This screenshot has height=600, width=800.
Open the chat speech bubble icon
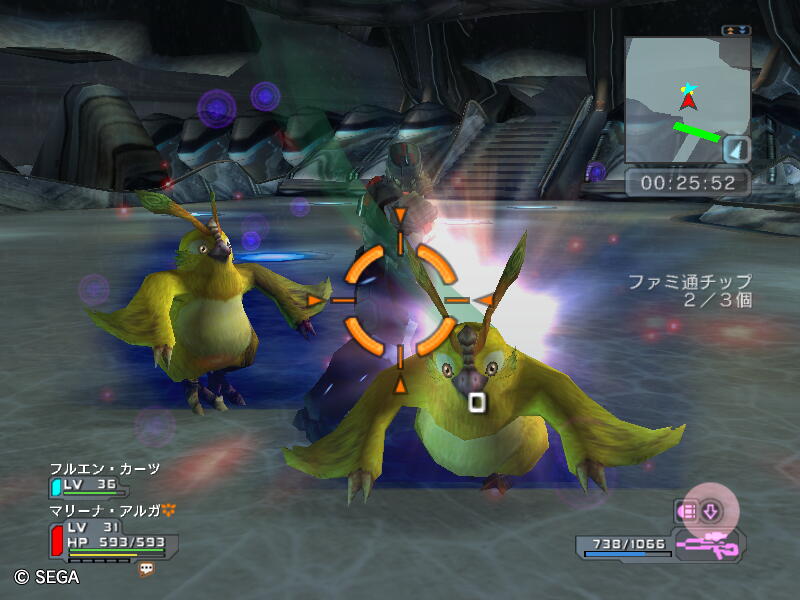pyautogui.click(x=146, y=568)
